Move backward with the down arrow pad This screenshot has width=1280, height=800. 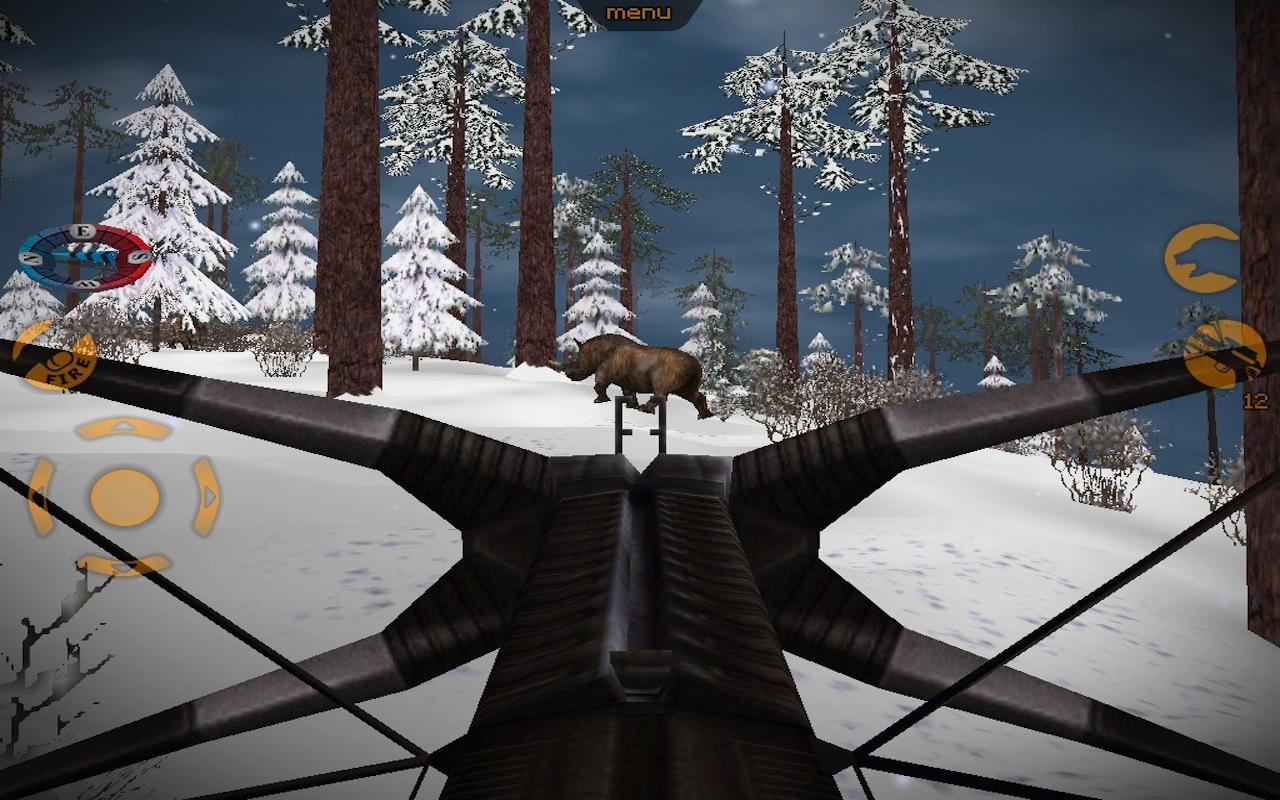point(124,564)
